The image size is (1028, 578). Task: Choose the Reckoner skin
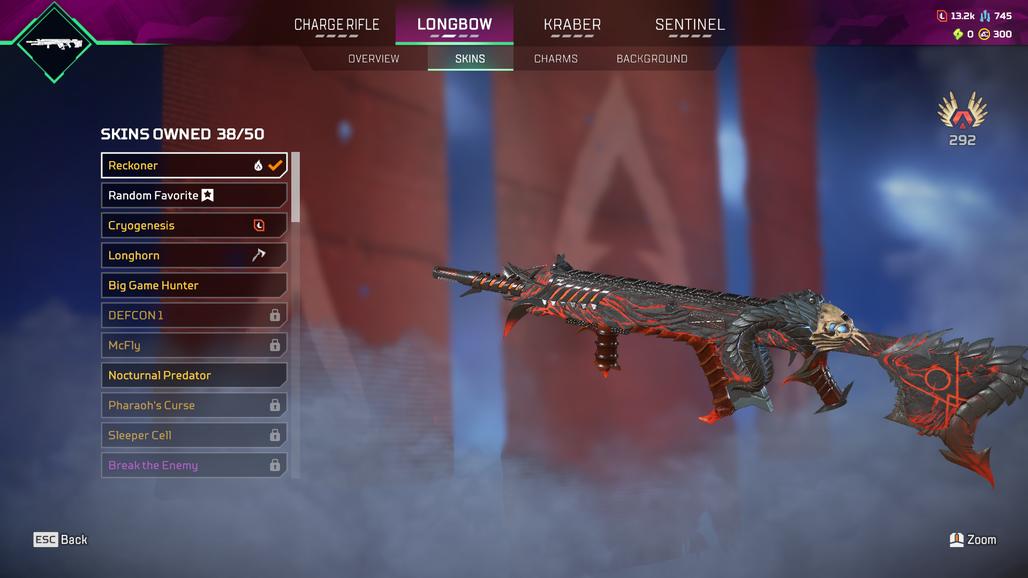pyautogui.click(x=194, y=165)
